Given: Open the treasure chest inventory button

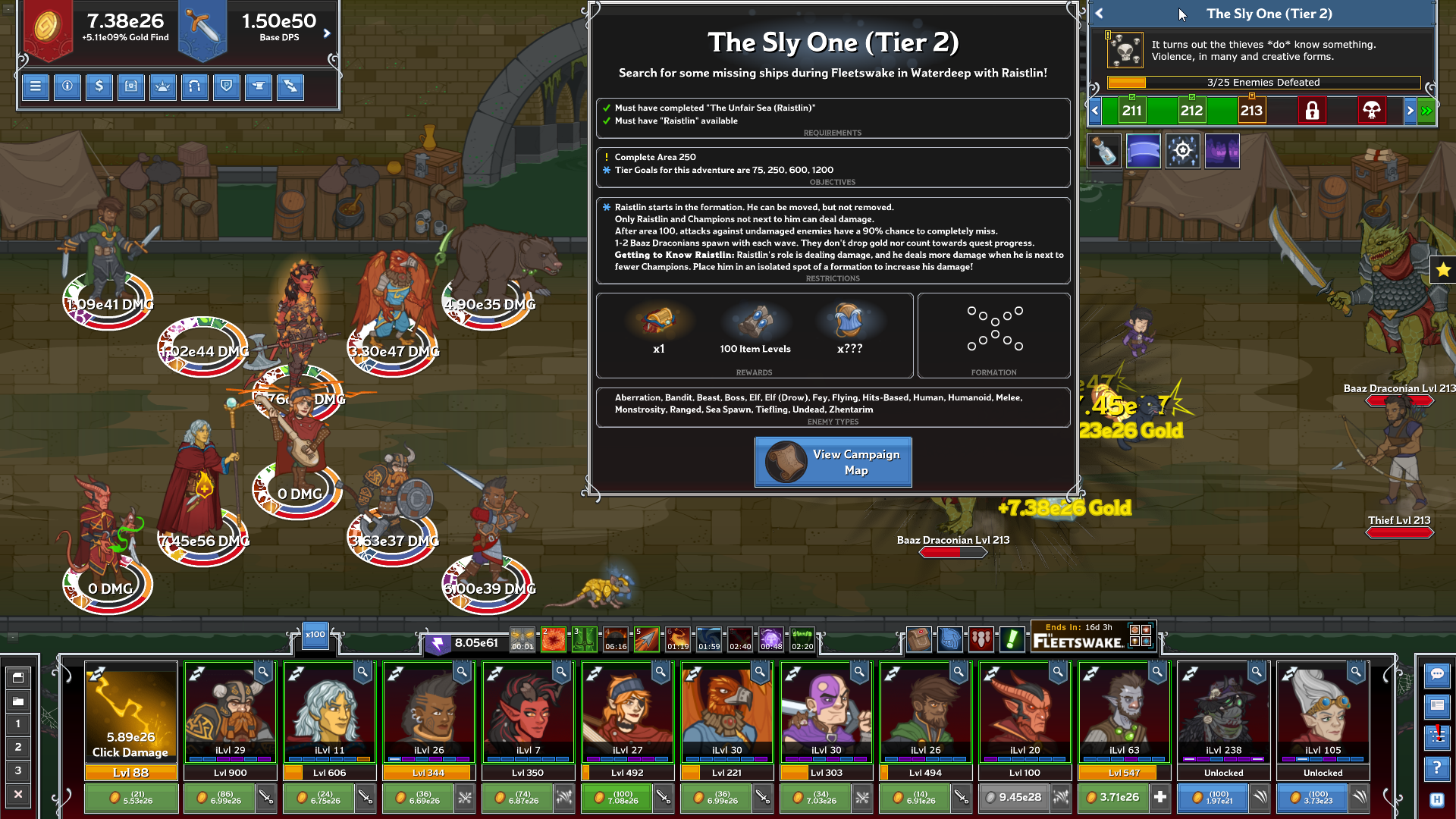Looking at the screenshot, I should click(131, 86).
